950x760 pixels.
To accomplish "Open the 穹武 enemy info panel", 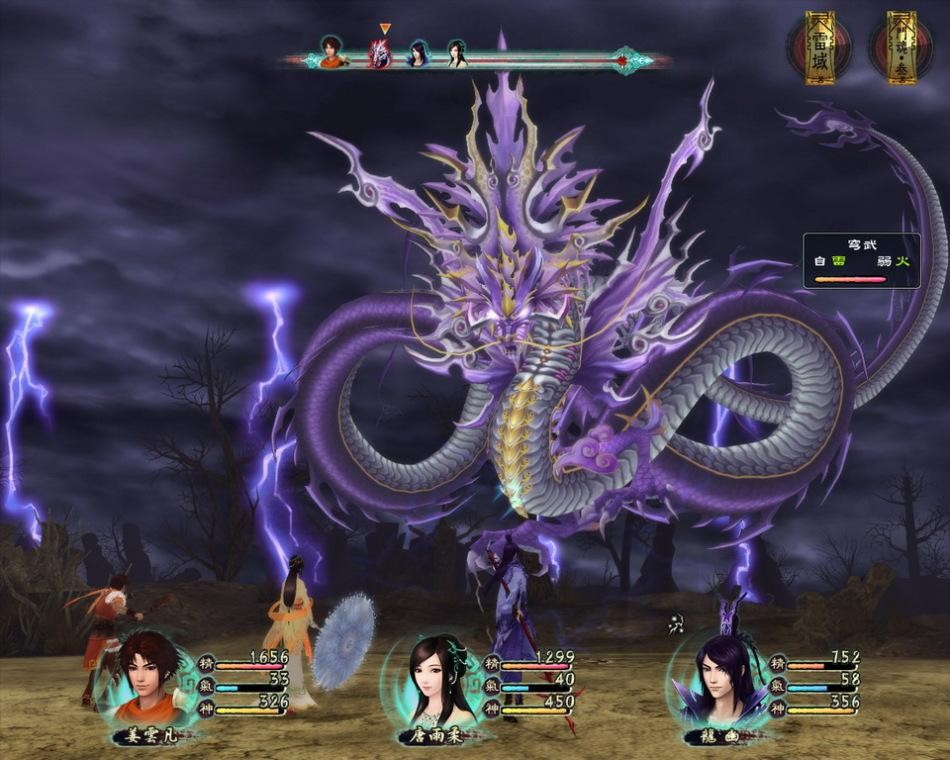I will pos(861,261).
